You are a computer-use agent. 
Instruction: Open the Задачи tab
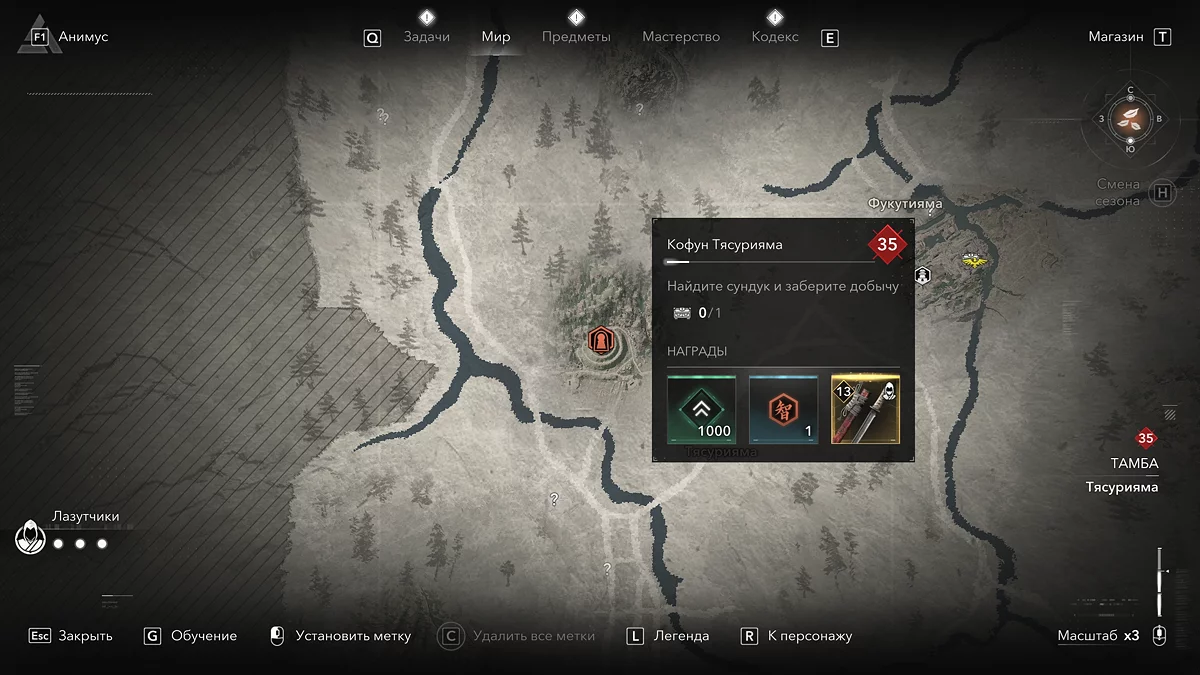(426, 37)
